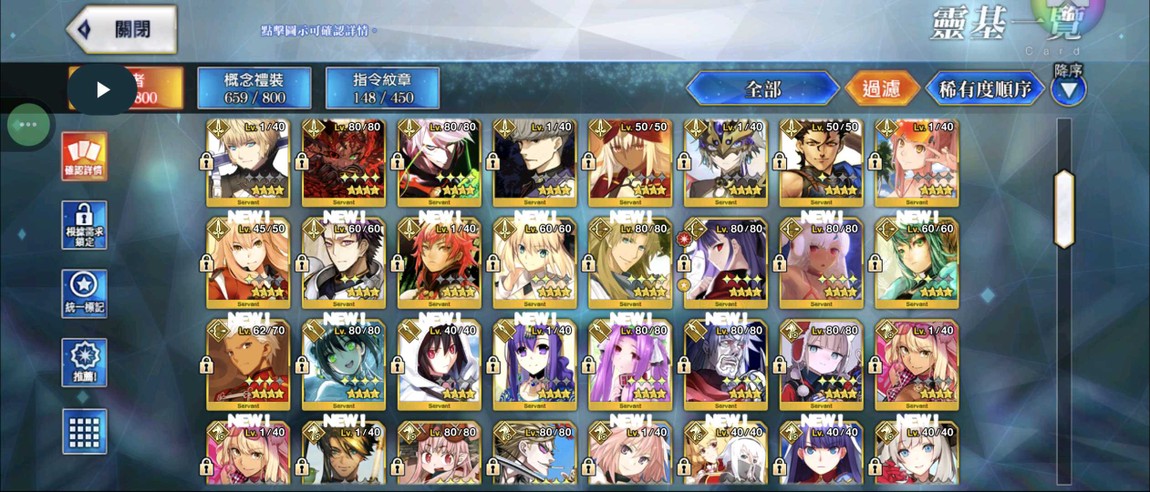Activate the 根據需求鎖定 lock mode
Screen dimensions: 1150x492
[84, 225]
